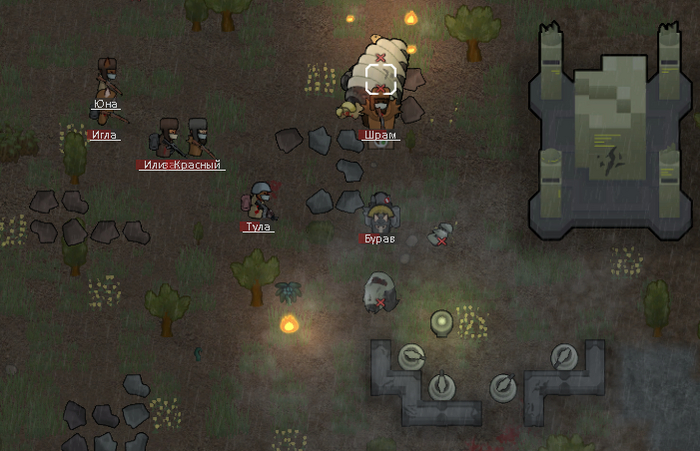Select the pawn labeled Юна
700x451 pixels.
[107, 78]
